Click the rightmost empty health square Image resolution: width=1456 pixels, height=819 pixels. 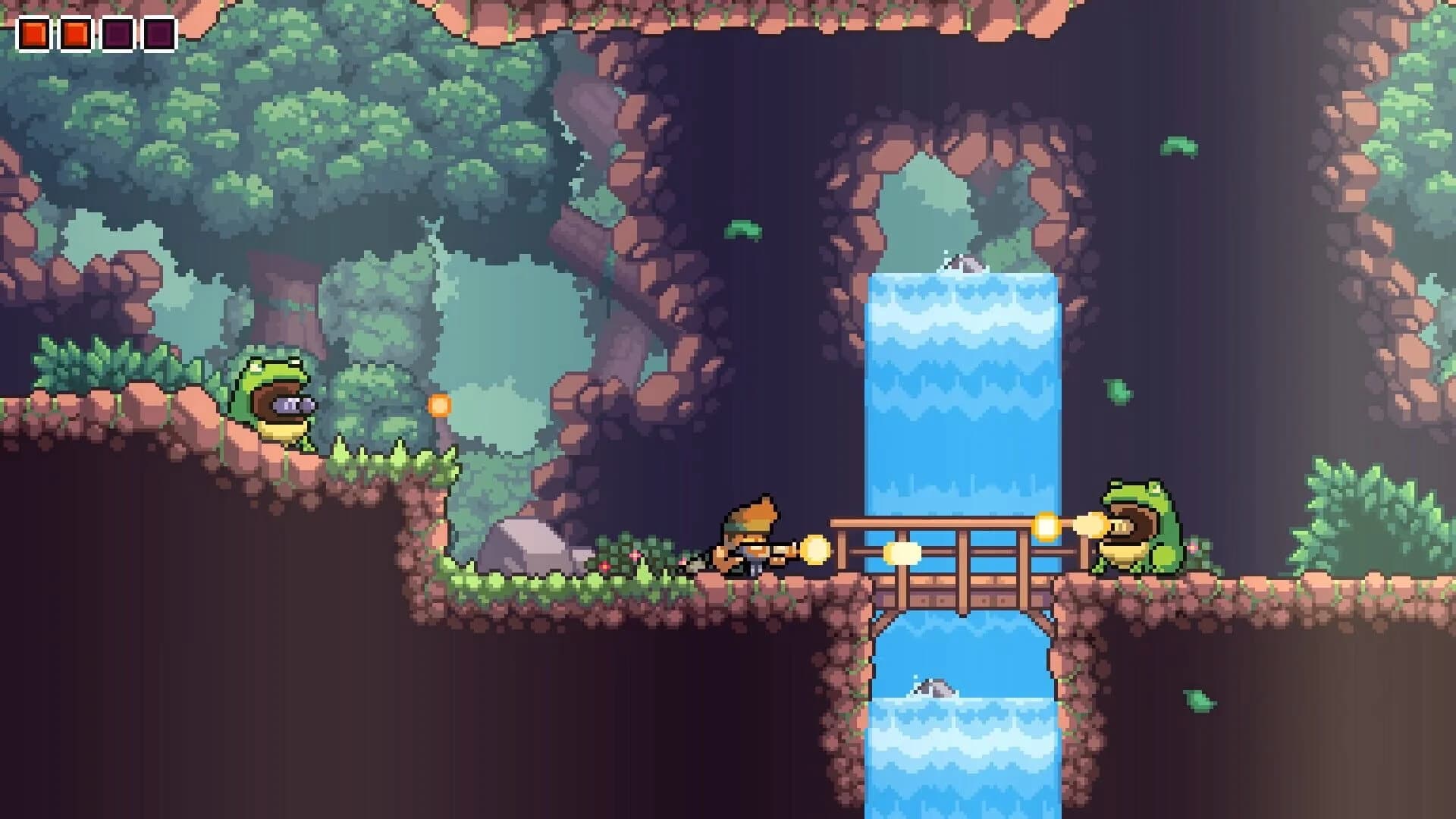click(x=159, y=33)
